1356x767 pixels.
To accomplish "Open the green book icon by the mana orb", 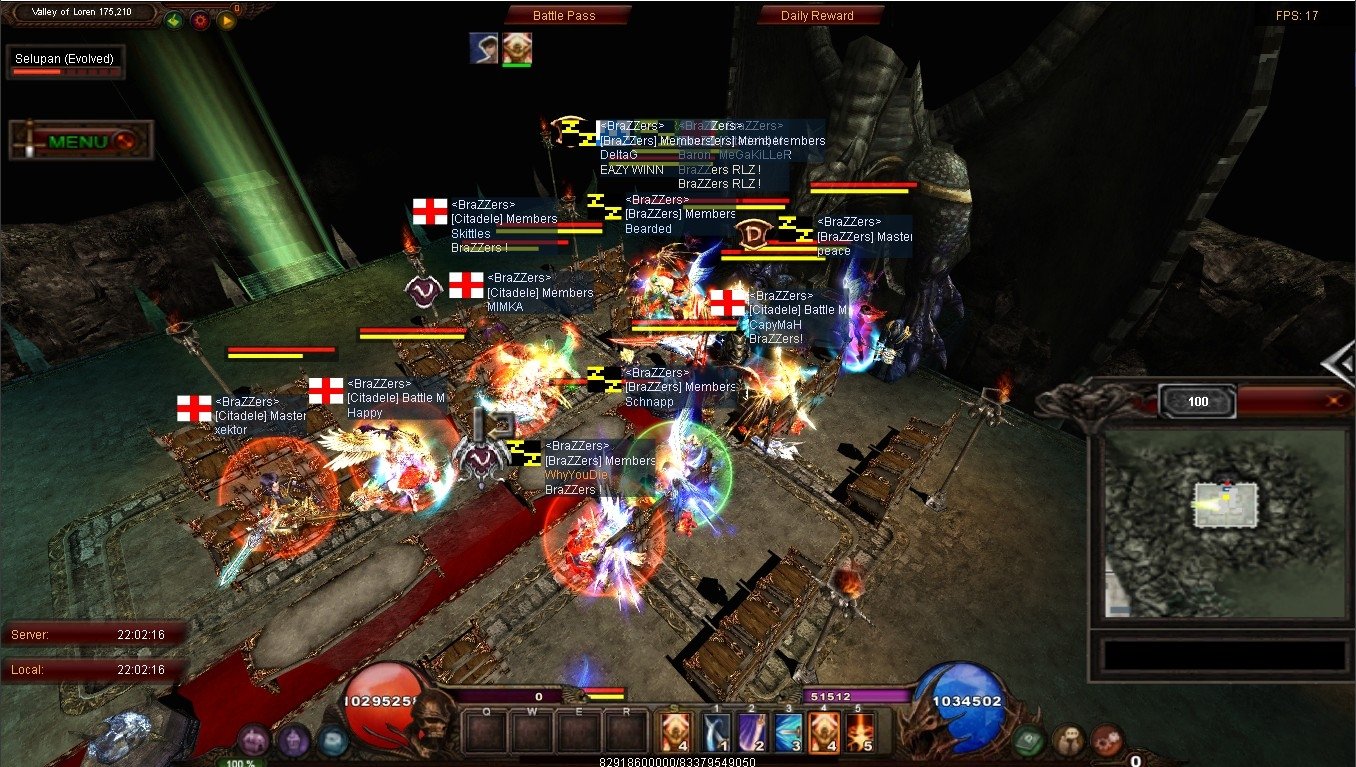I will (1028, 741).
